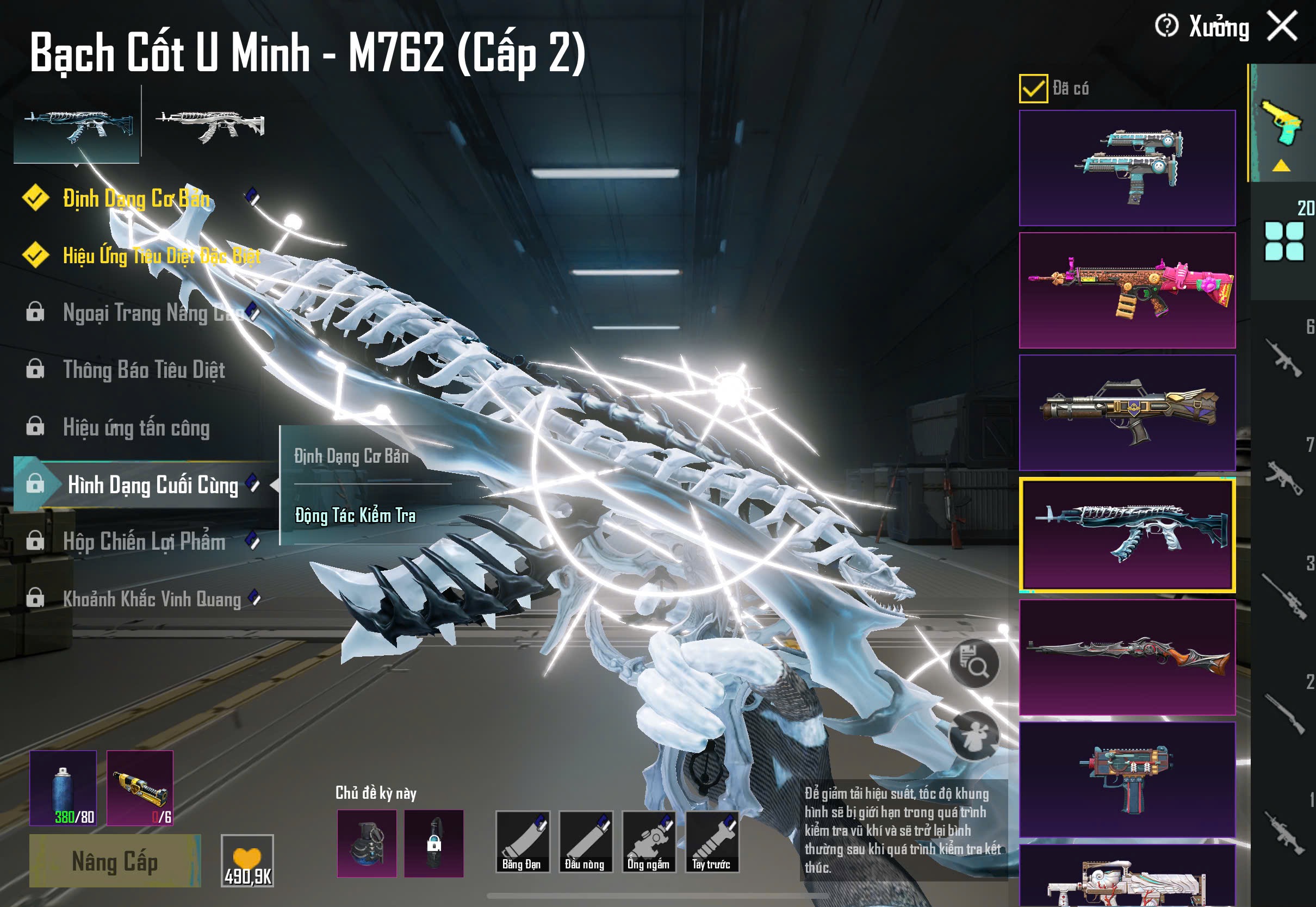Close the weapon workshop screen
Viewport: 1316px width, 907px height.
pyautogui.click(x=1282, y=26)
